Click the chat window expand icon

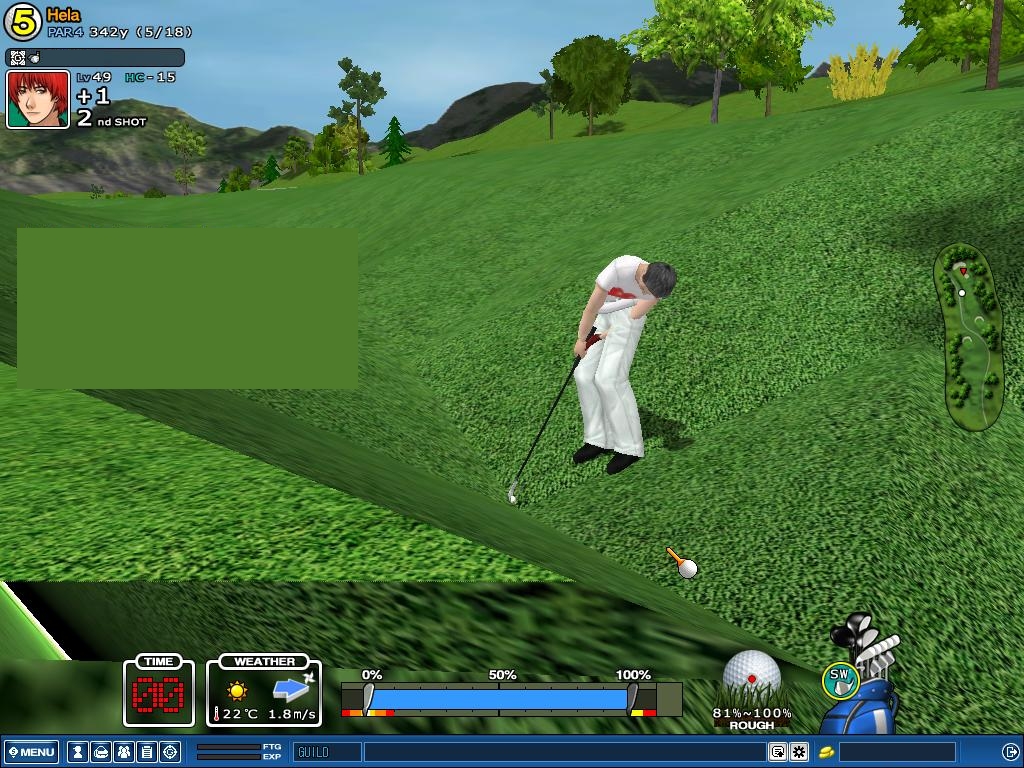tap(777, 752)
